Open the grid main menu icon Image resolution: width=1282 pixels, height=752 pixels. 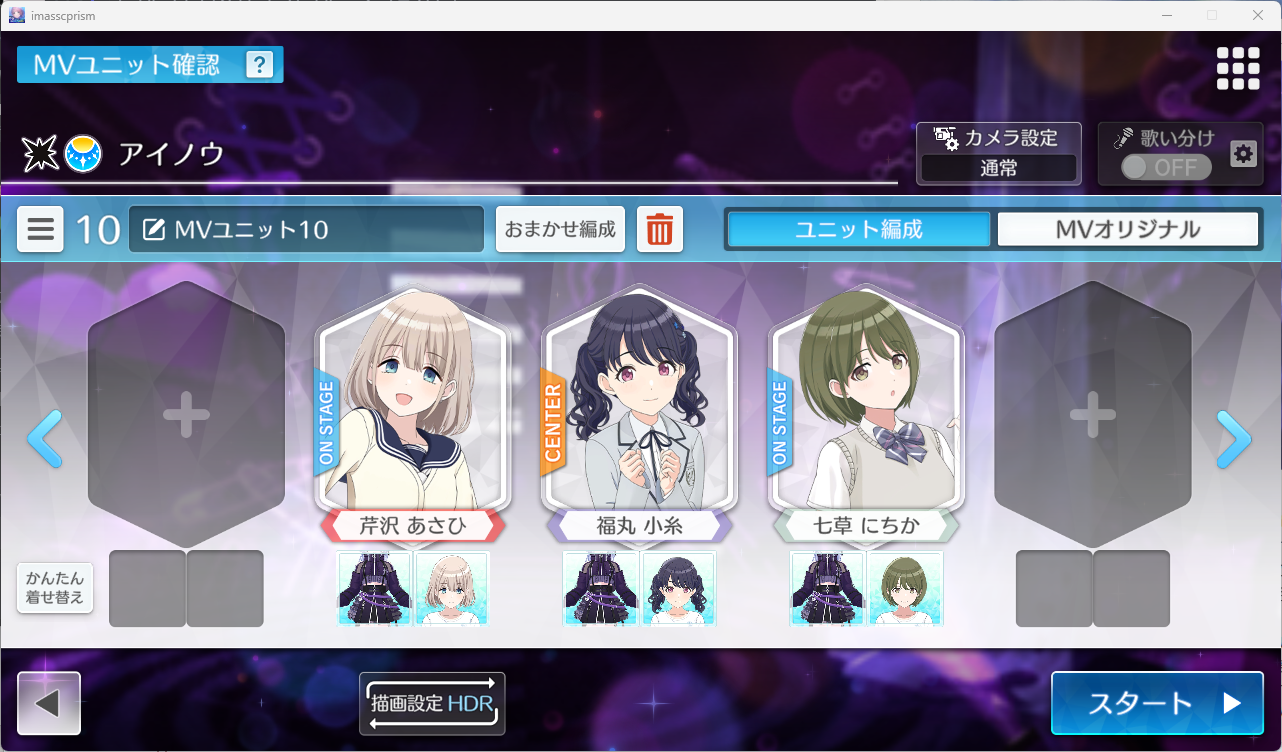[x=1237, y=68]
